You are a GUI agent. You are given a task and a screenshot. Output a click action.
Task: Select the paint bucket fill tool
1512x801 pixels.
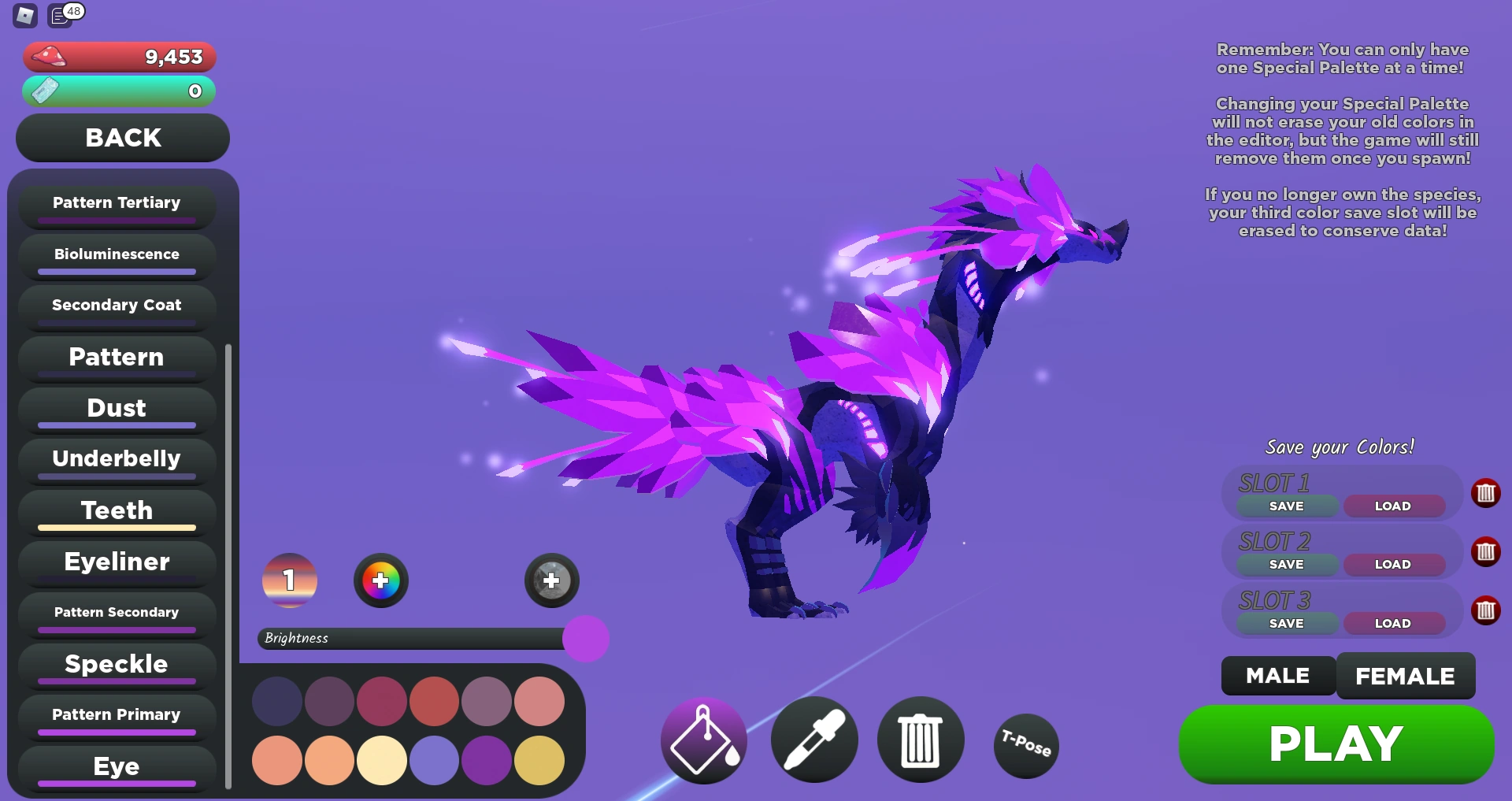(x=703, y=740)
